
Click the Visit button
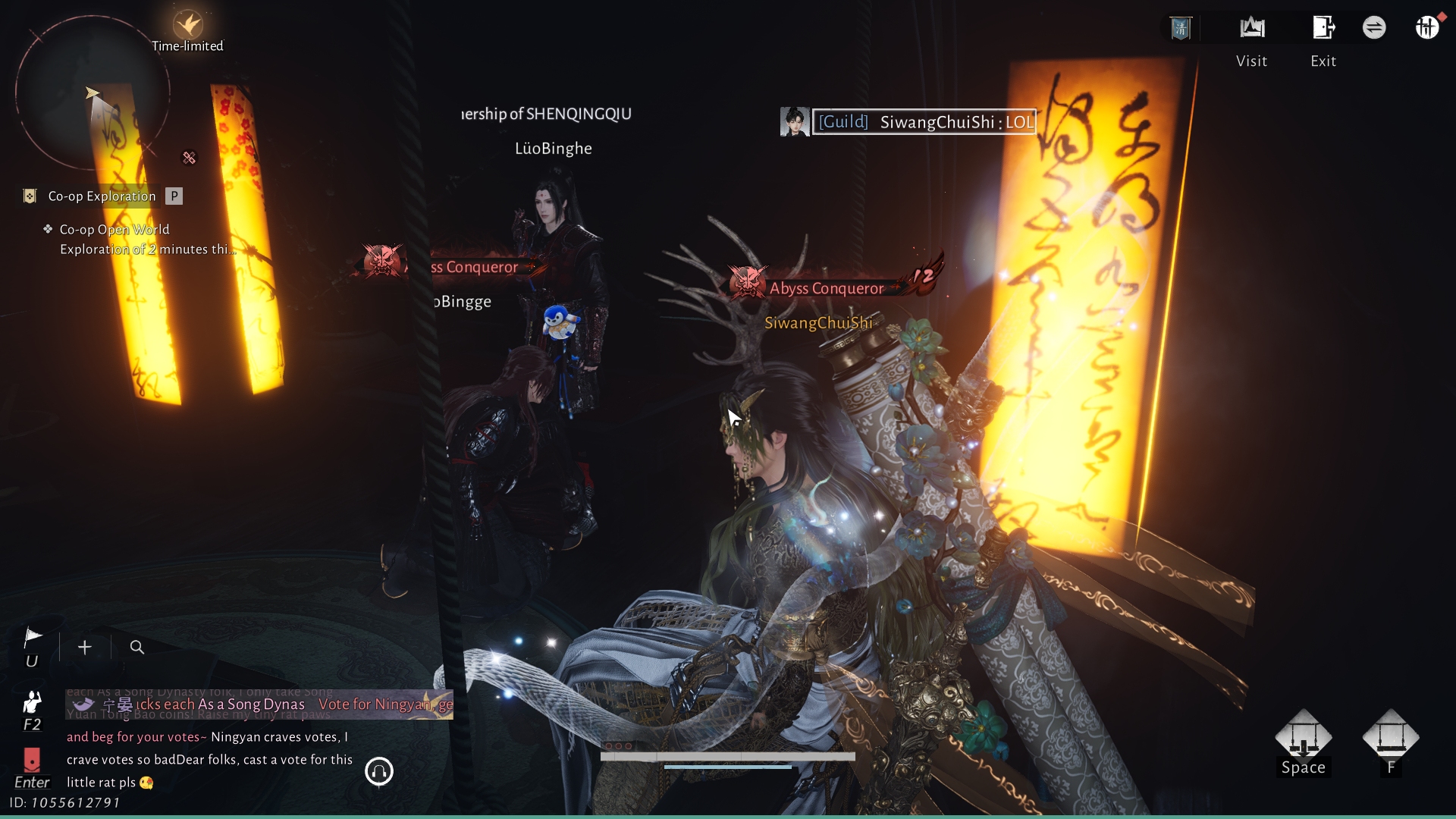pos(1252,29)
